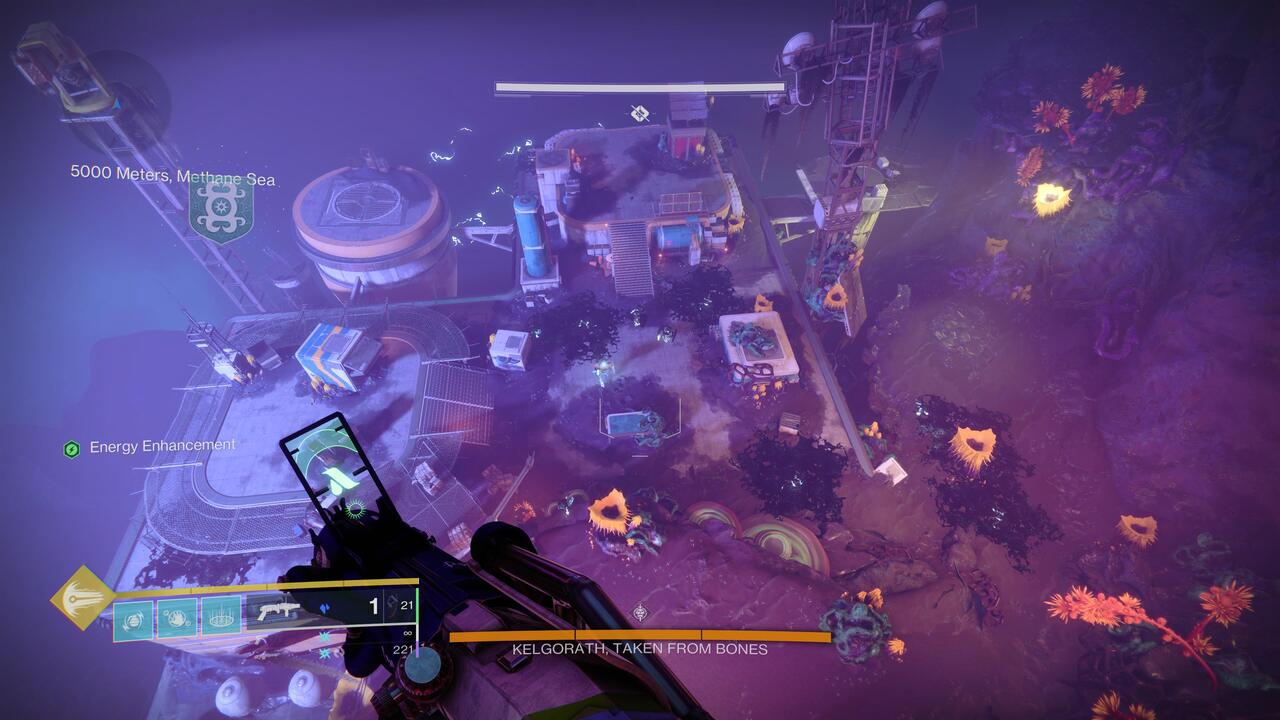1280x720 pixels.
Task: Click the KELGORATH, TAKEN FROM BONES nameplate
Action: [638, 648]
